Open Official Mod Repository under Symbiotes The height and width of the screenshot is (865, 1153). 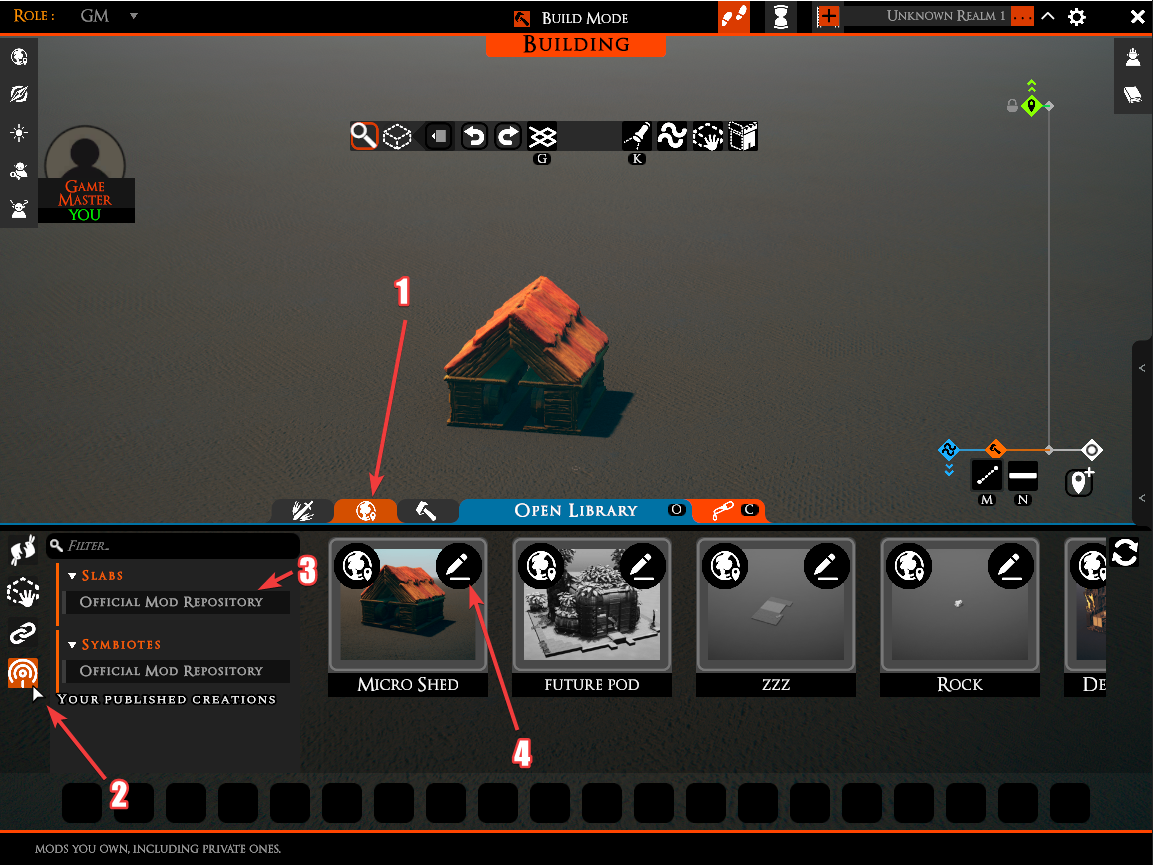(x=171, y=671)
